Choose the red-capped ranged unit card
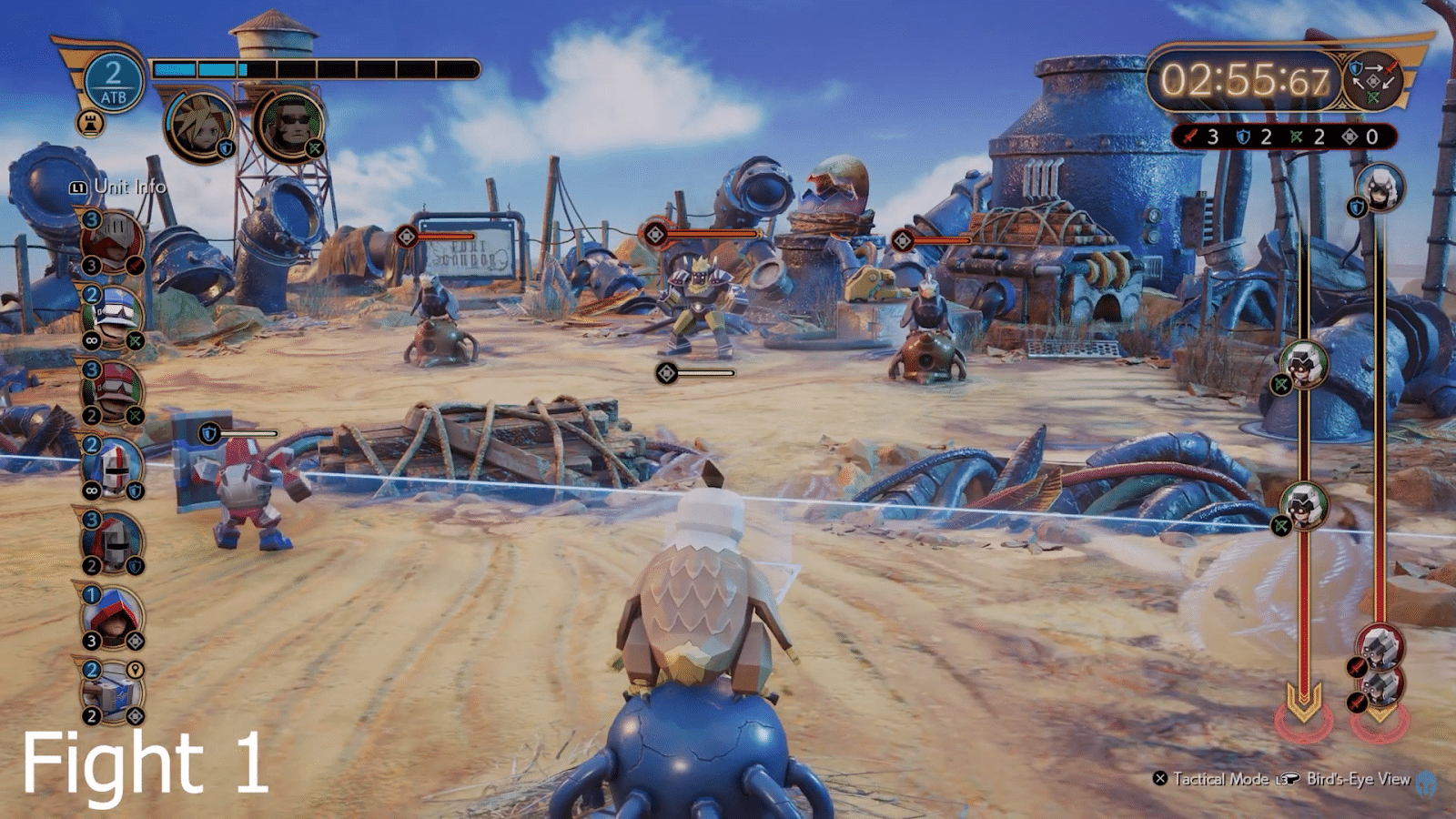 (x=113, y=392)
